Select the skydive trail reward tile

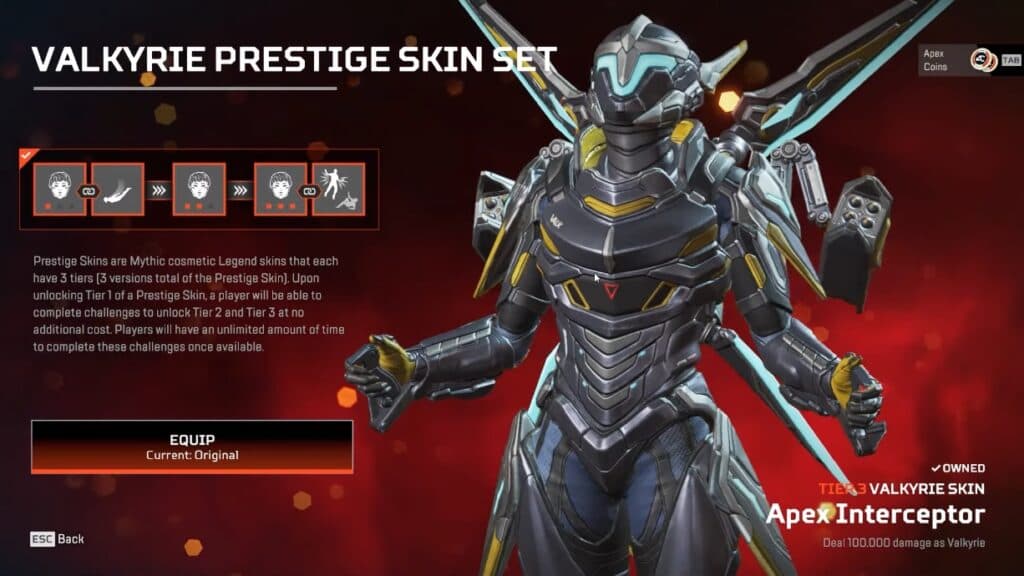(118, 190)
